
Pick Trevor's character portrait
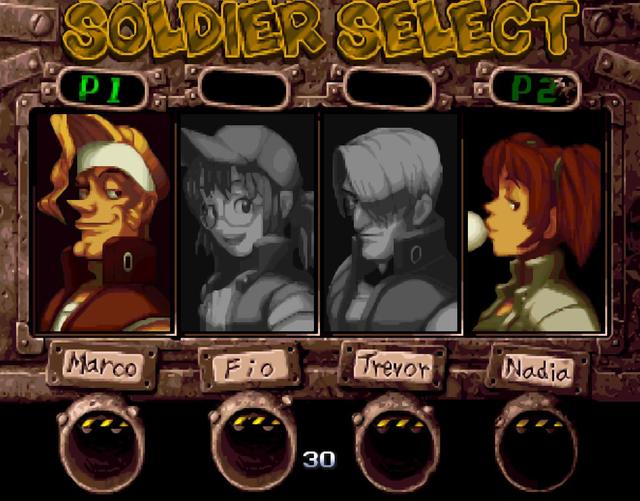[x=391, y=223]
